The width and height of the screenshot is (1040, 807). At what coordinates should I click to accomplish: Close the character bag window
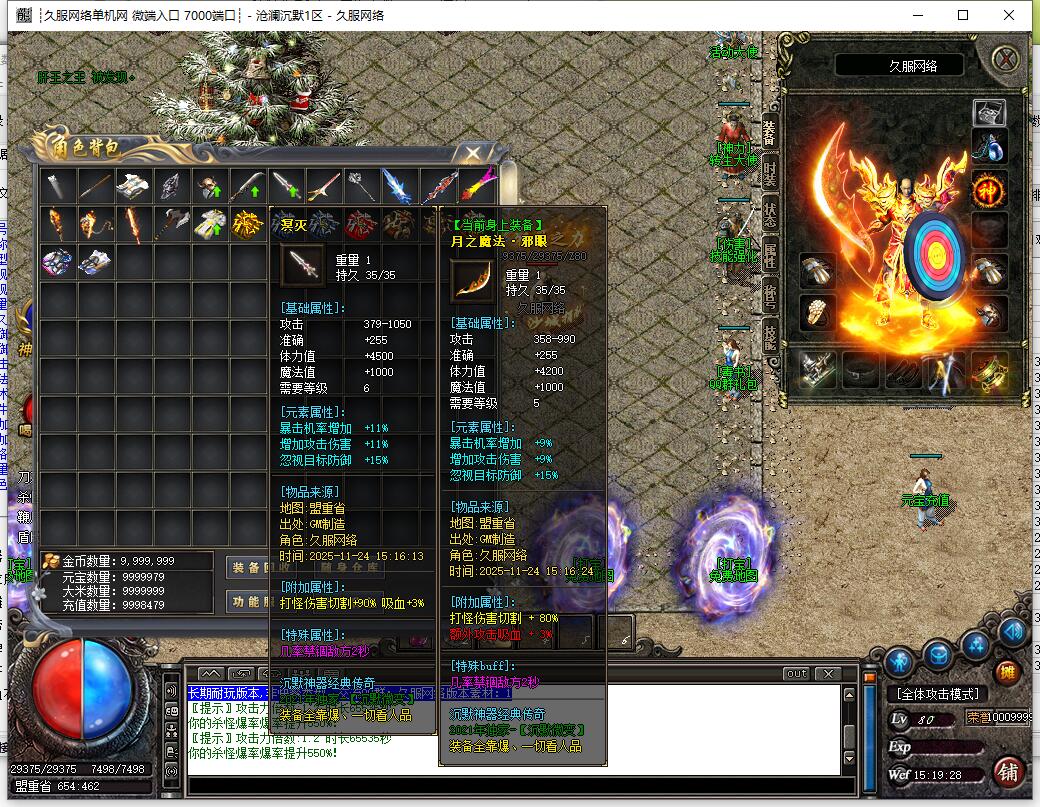(473, 153)
